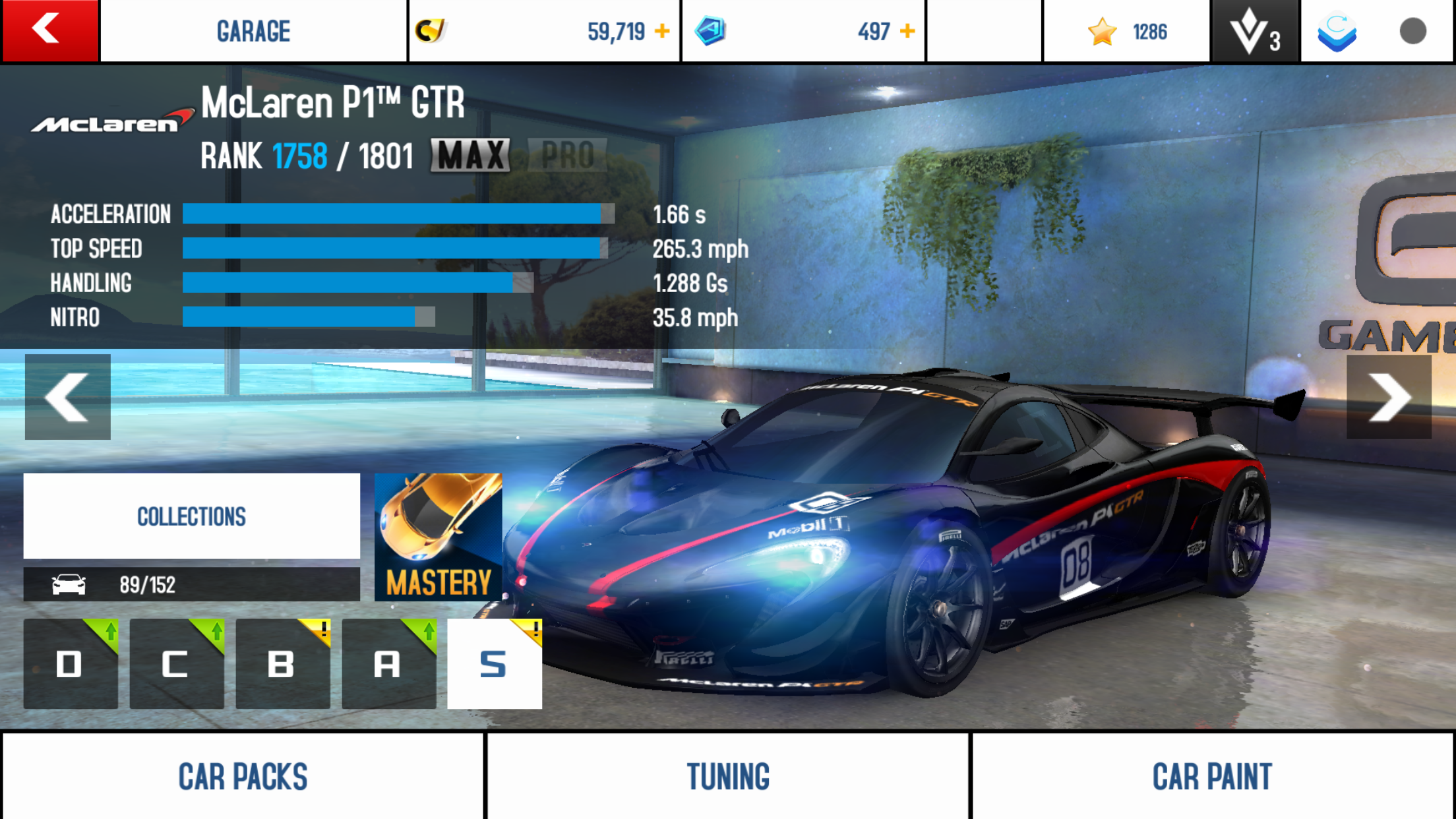This screenshot has height=819, width=1456.
Task: Buy more blue tokens with the plus
Action: (x=907, y=31)
